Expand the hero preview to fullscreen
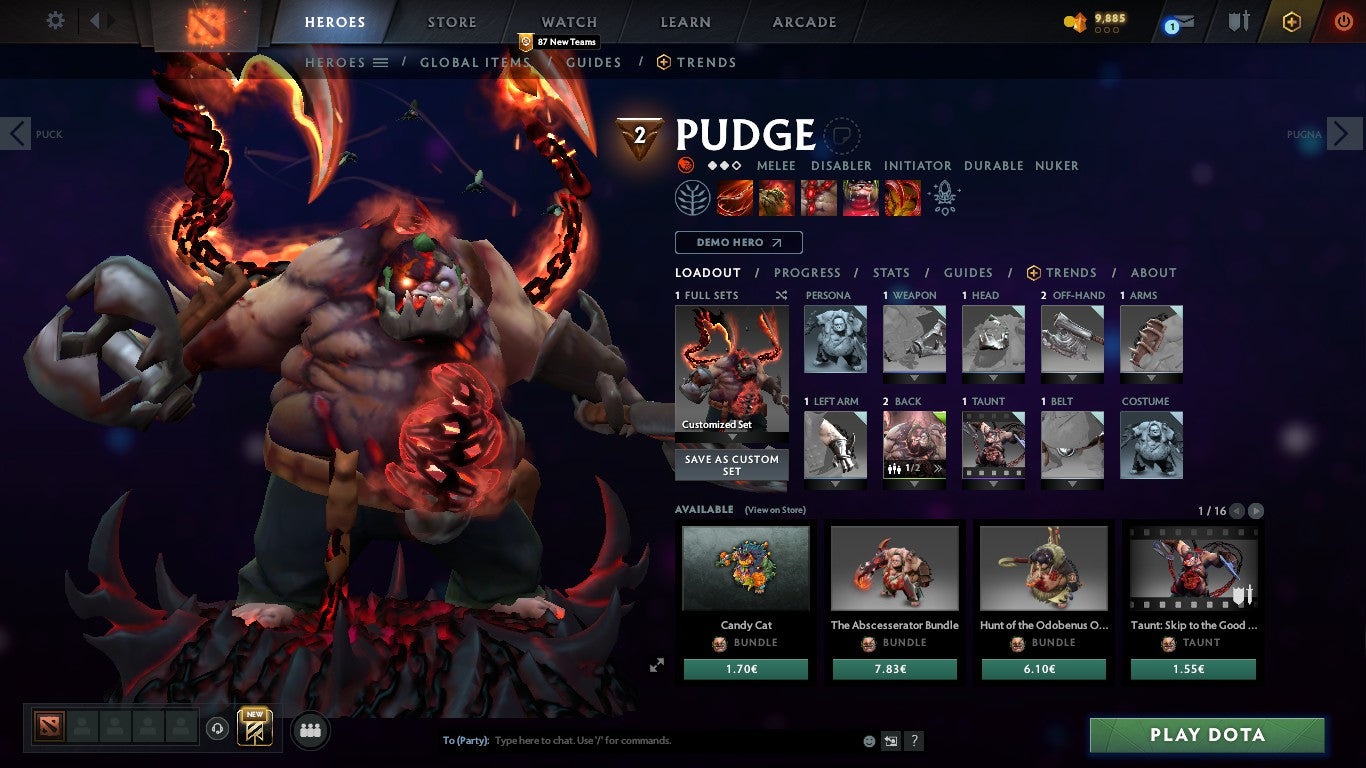 [657, 664]
